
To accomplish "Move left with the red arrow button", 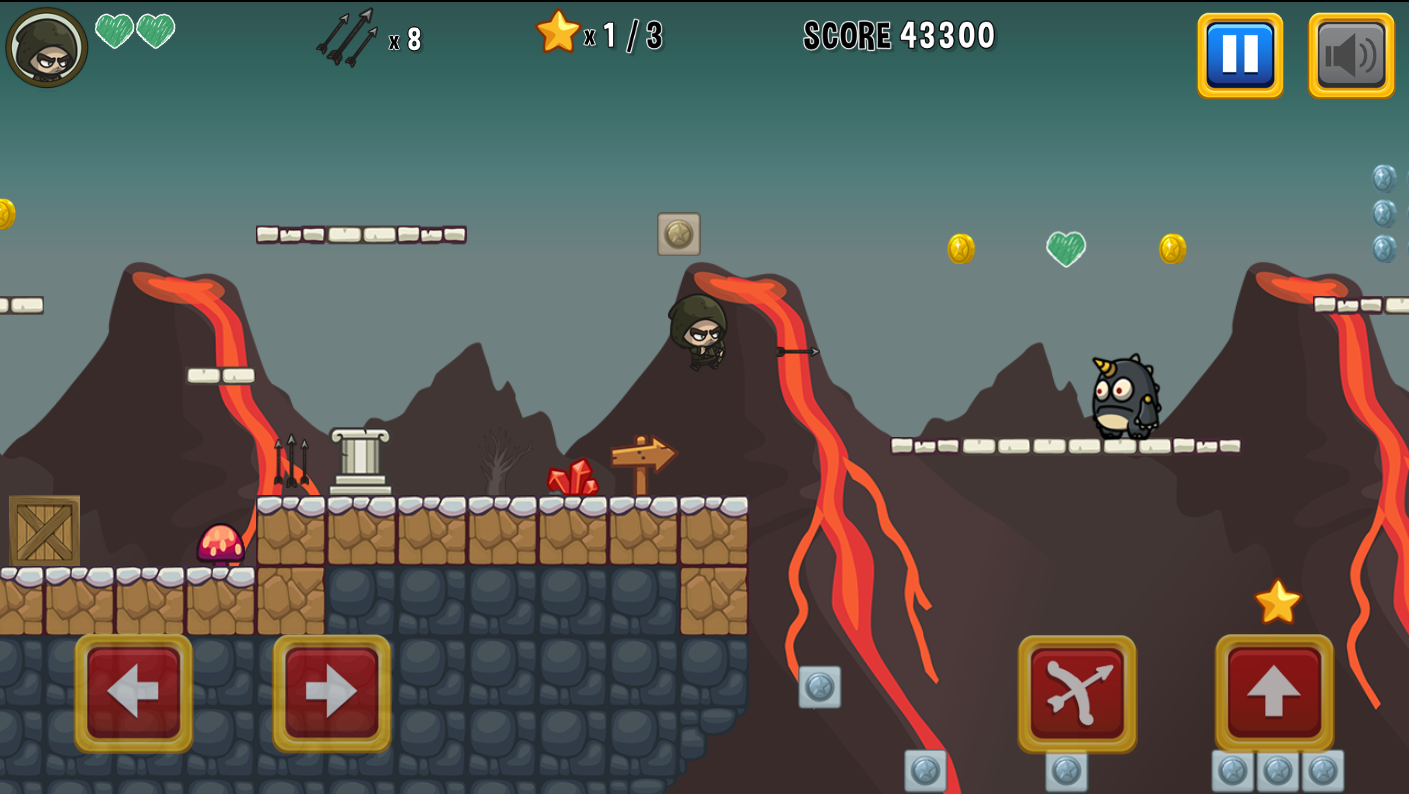I will pyautogui.click(x=134, y=692).
